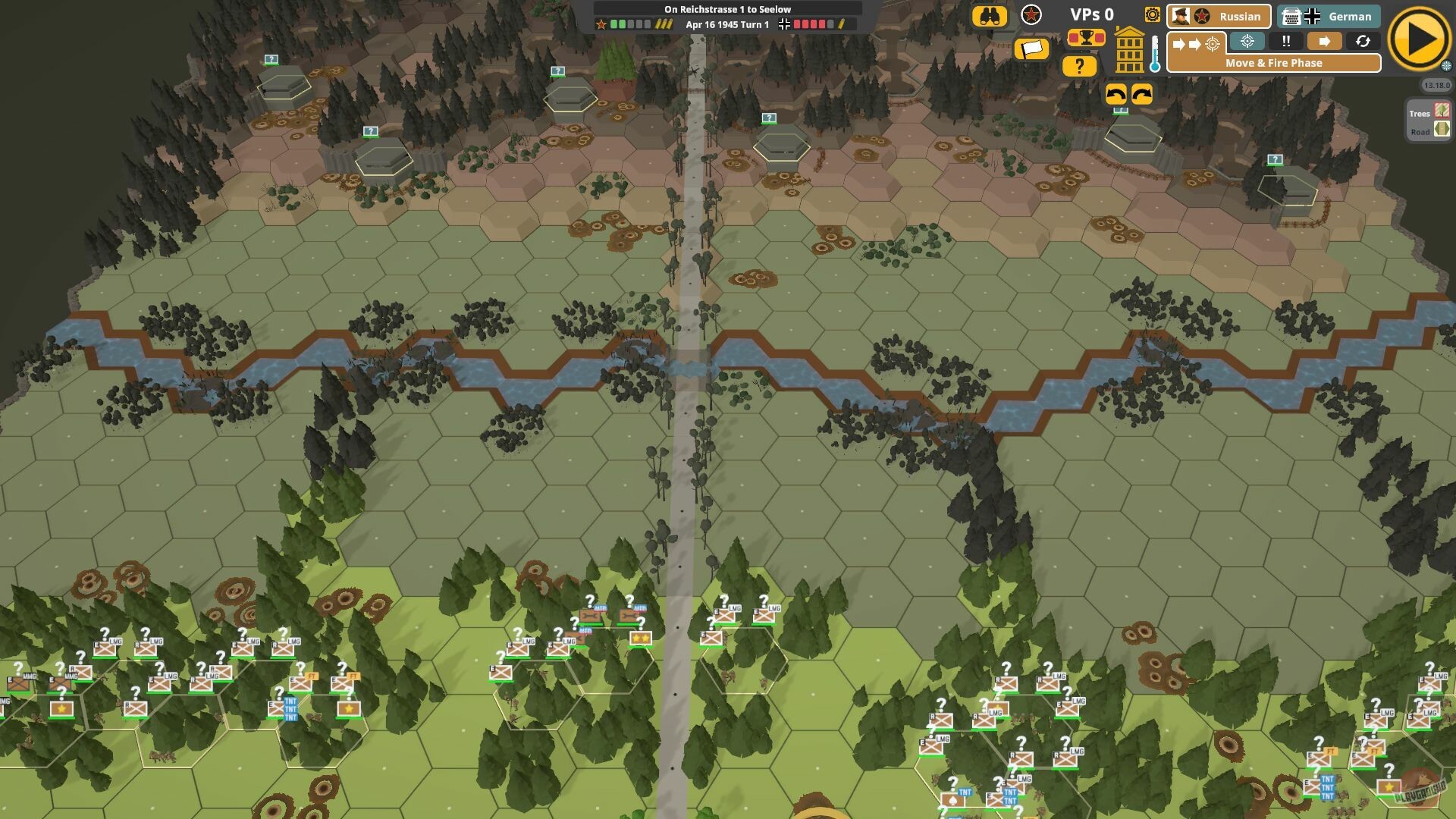This screenshot has width=1456, height=819.
Task: Switch to the Russian side tab
Action: pyautogui.click(x=1219, y=16)
